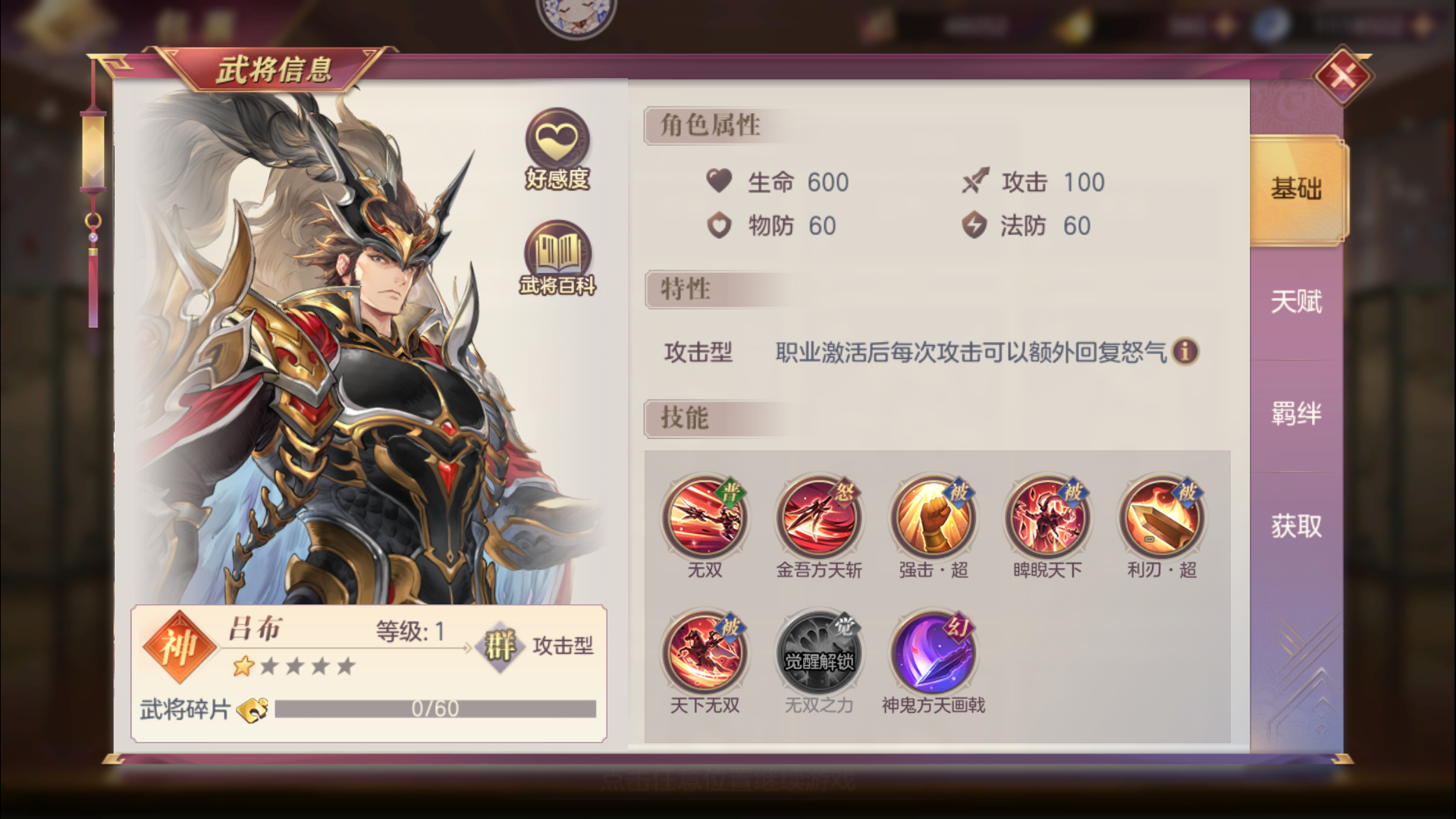Click the locked 无双之力 awakening skill
Viewport: 1456px width, 819px height.
(820, 651)
